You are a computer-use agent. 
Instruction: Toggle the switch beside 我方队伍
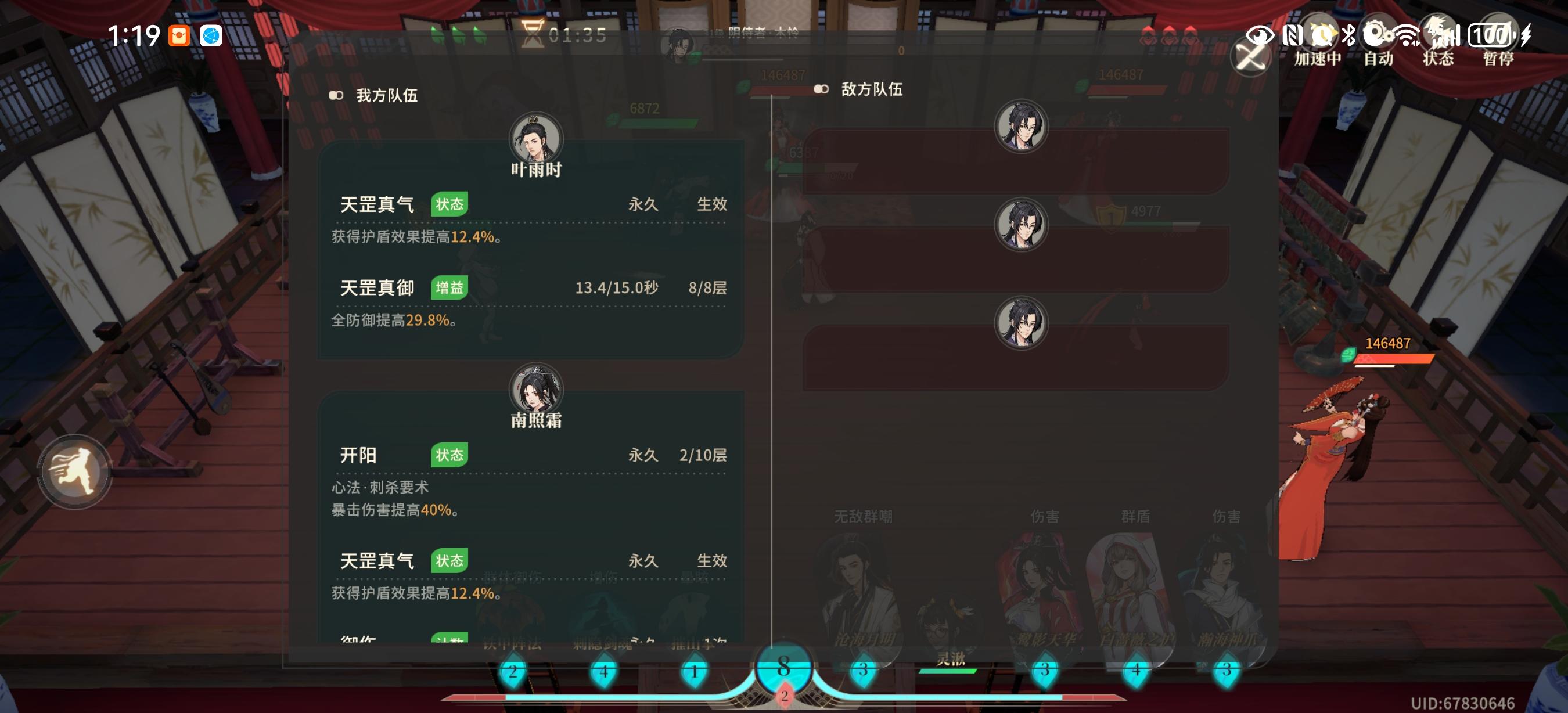[x=336, y=95]
